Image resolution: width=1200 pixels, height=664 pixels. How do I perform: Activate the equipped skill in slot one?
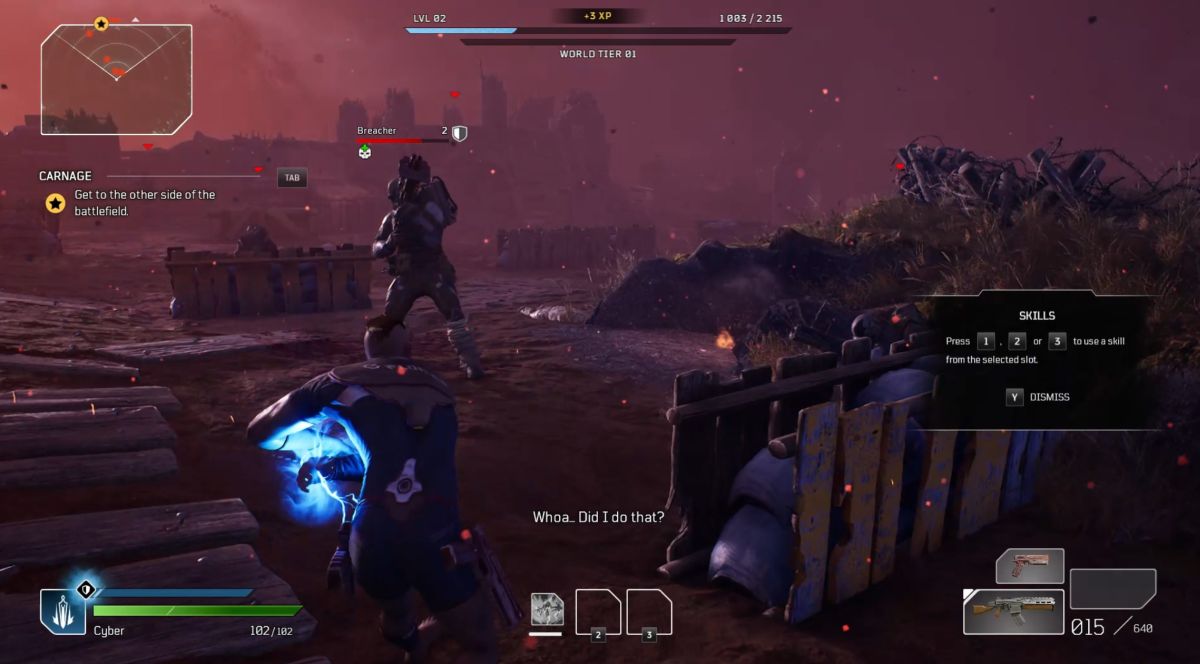coord(547,609)
